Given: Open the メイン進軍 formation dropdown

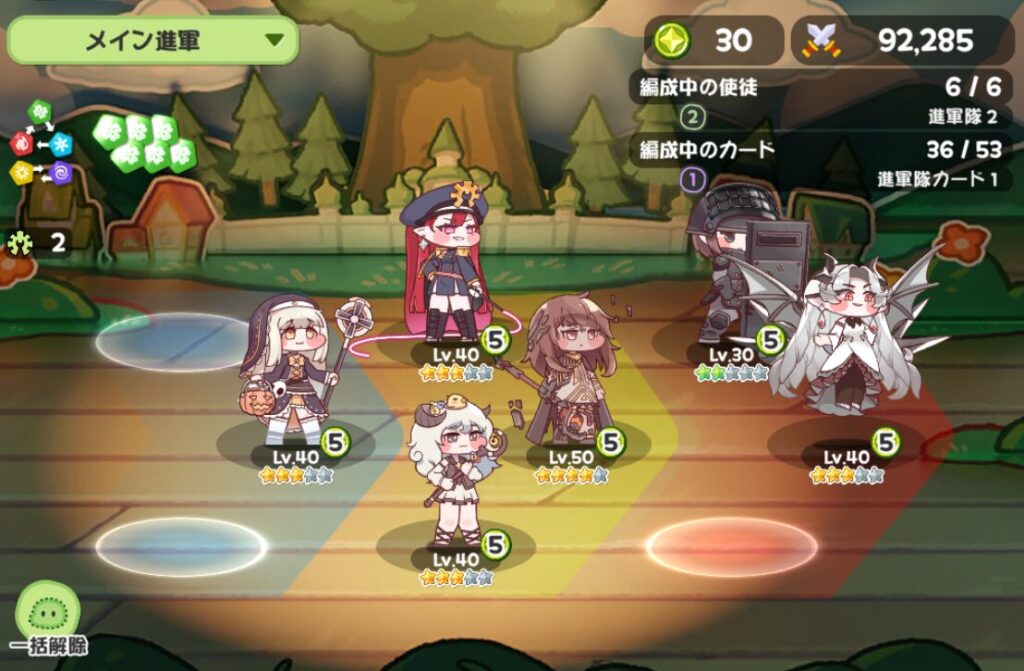Looking at the screenshot, I should pyautogui.click(x=153, y=41).
